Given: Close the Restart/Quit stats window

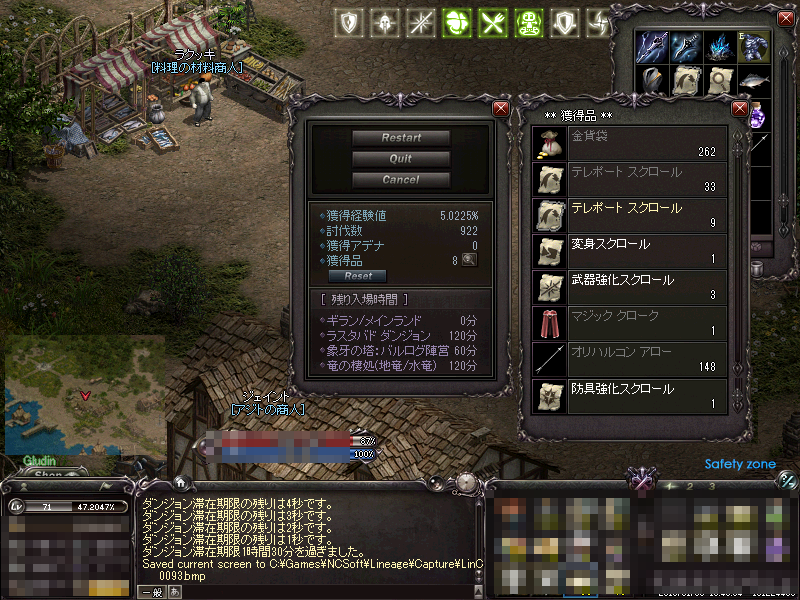Looking at the screenshot, I should pyautogui.click(x=501, y=108).
